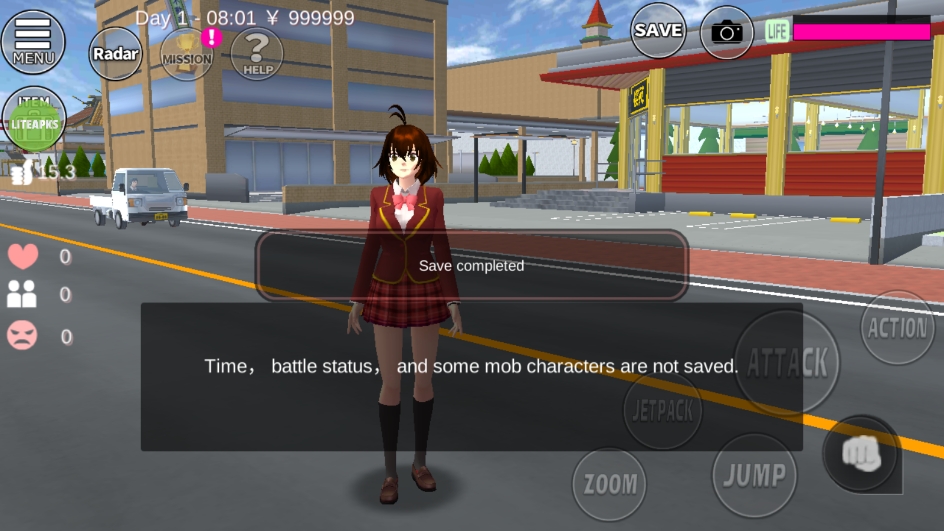944x531 pixels.
Task: Tap the fist punch button
Action: point(861,454)
